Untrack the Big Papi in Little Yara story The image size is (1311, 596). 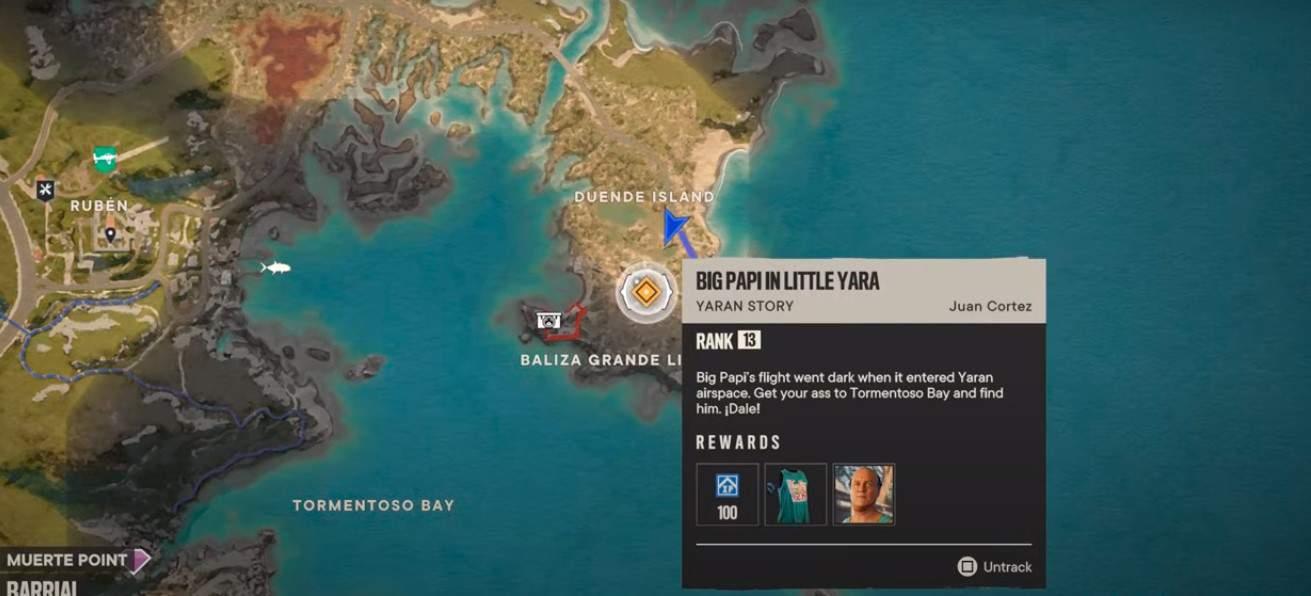pos(994,567)
